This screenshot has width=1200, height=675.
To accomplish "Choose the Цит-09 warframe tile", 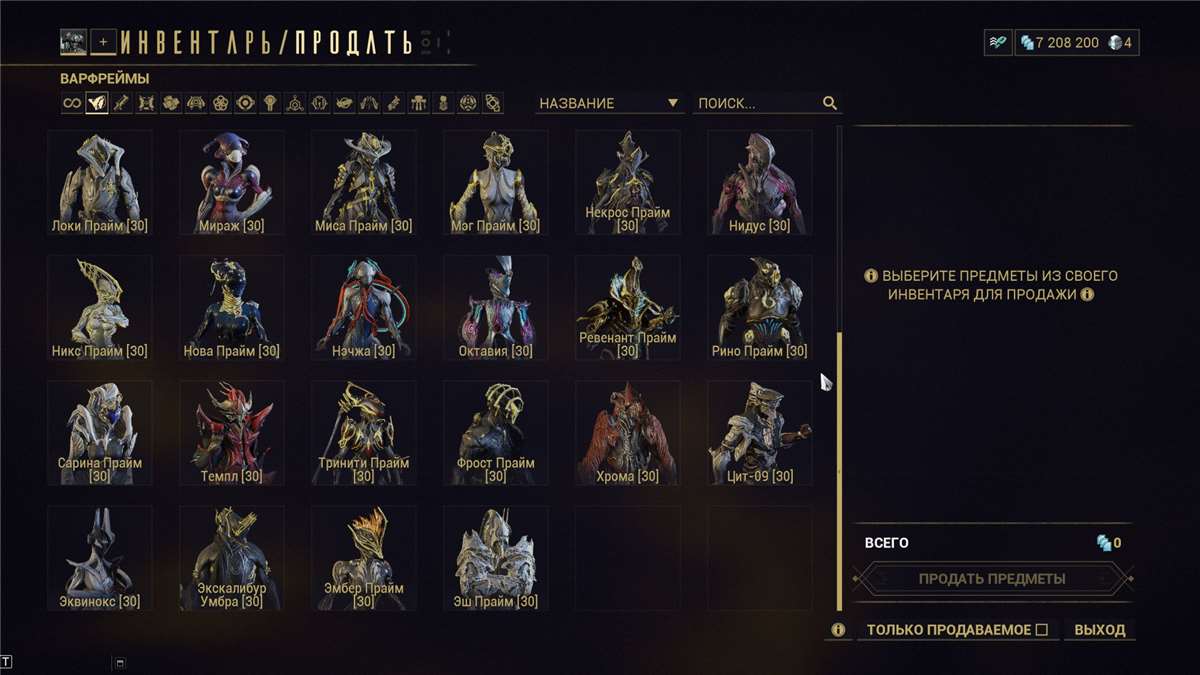I will [760, 432].
